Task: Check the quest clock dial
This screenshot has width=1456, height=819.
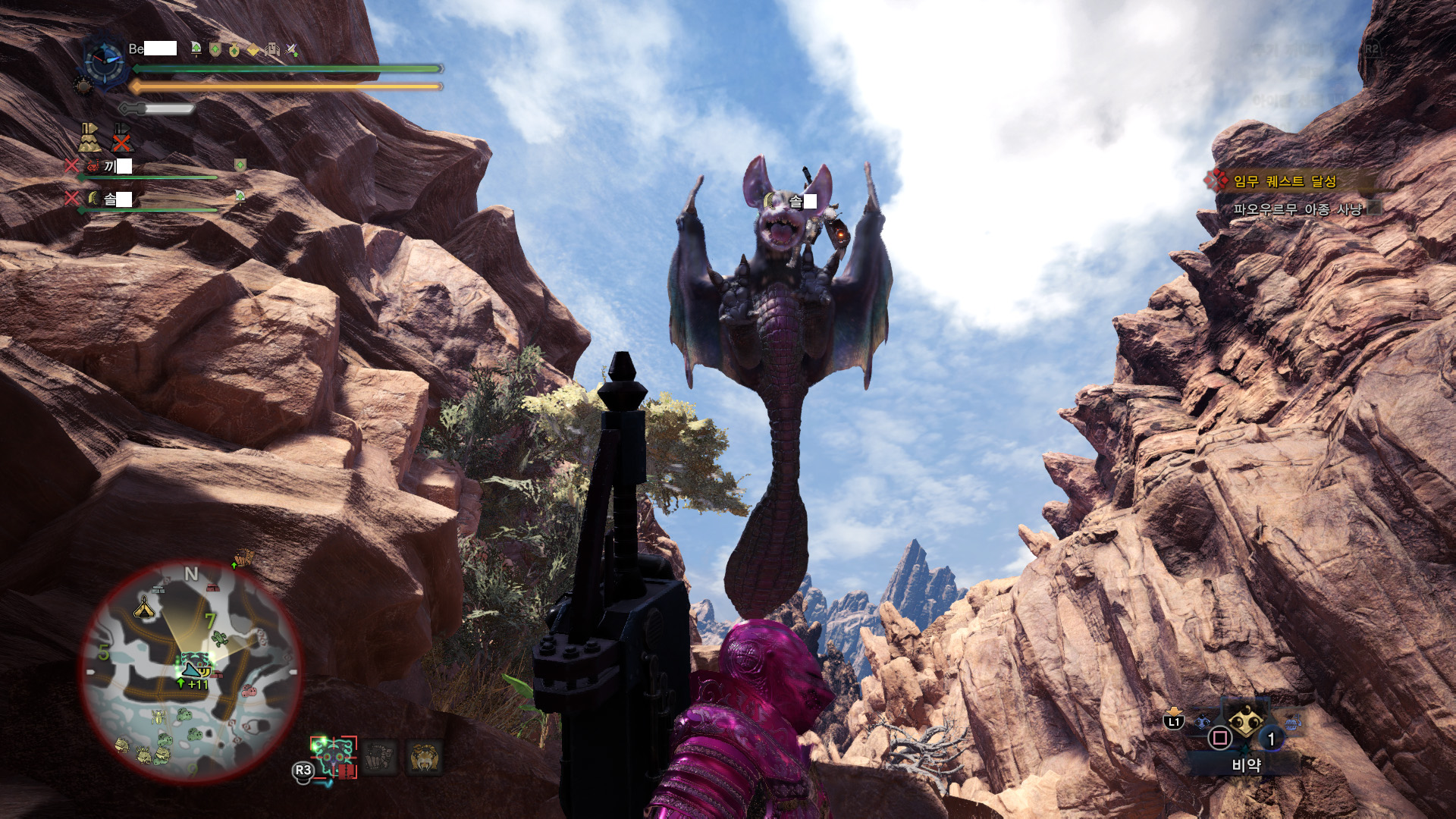Action: tap(104, 61)
